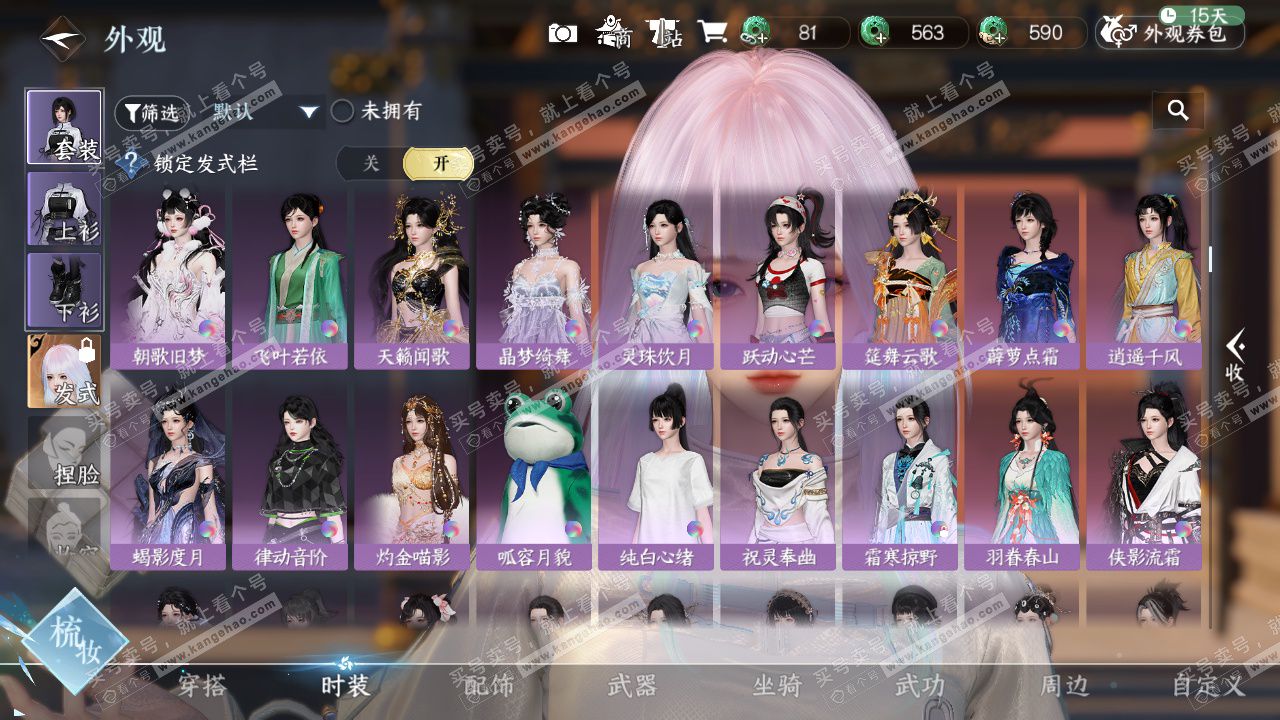Open the 筛选 filter button
The width and height of the screenshot is (1280, 720).
[151, 113]
